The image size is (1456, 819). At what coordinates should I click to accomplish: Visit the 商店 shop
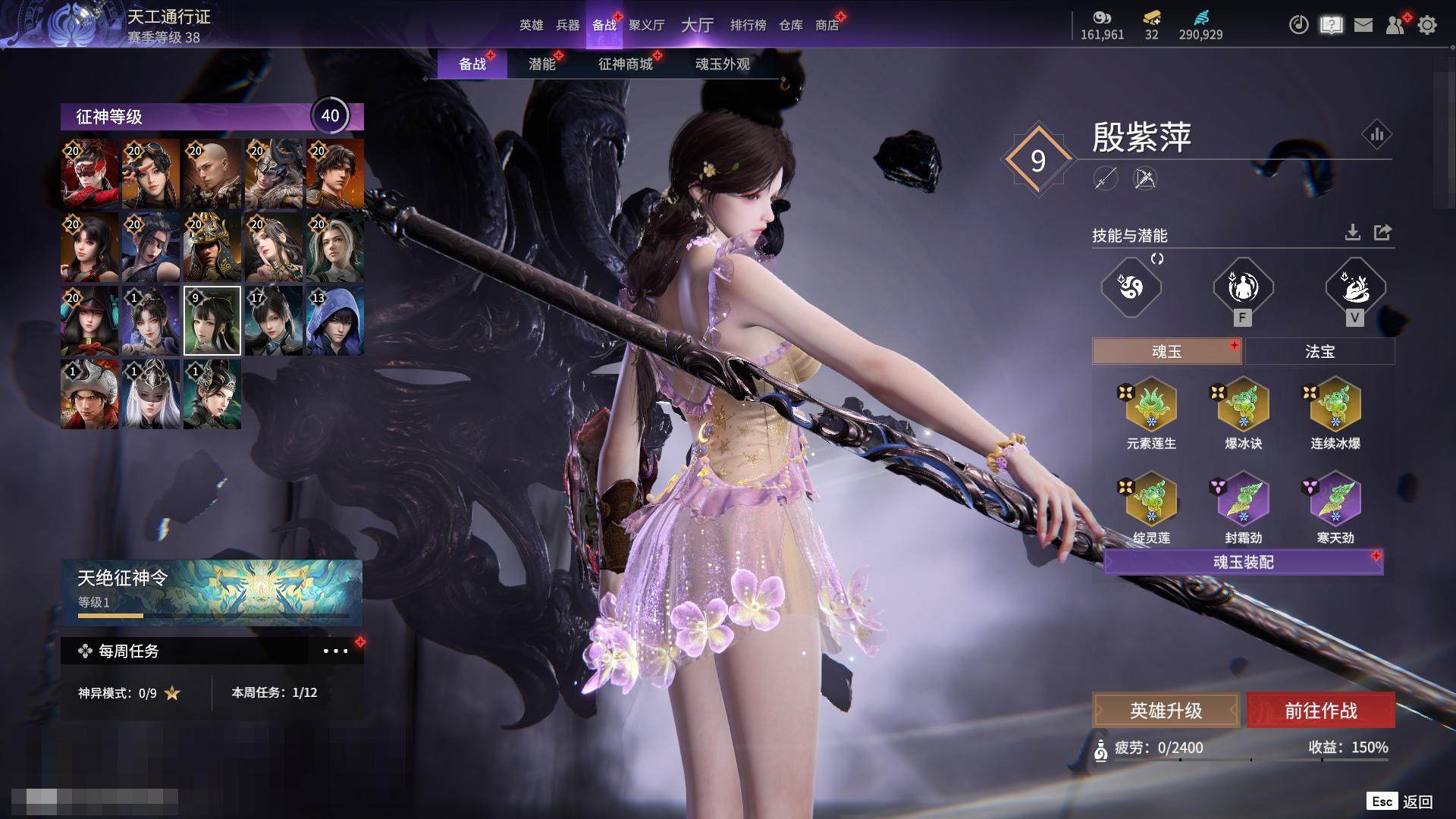click(827, 25)
